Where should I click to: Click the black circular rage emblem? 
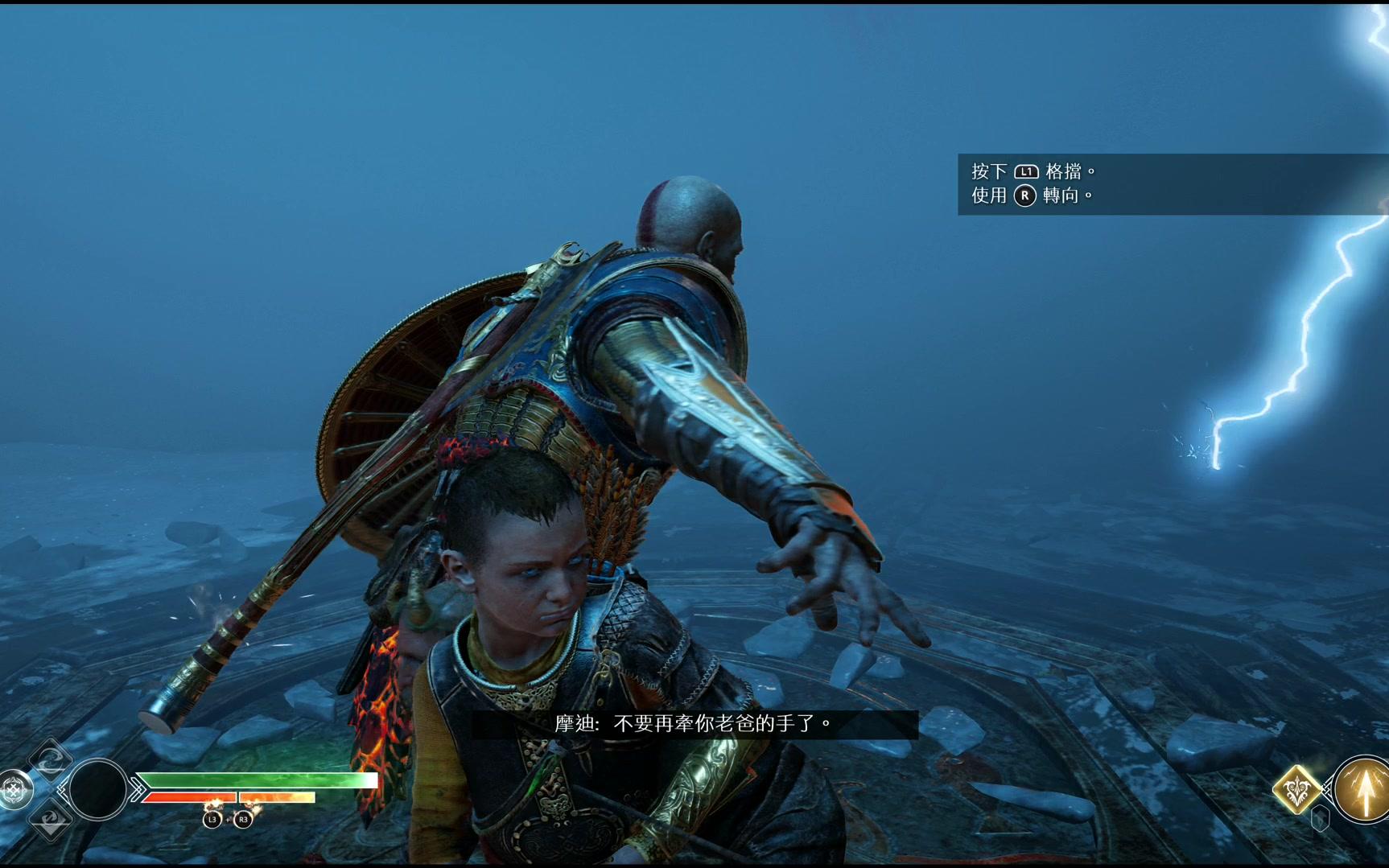point(98,790)
